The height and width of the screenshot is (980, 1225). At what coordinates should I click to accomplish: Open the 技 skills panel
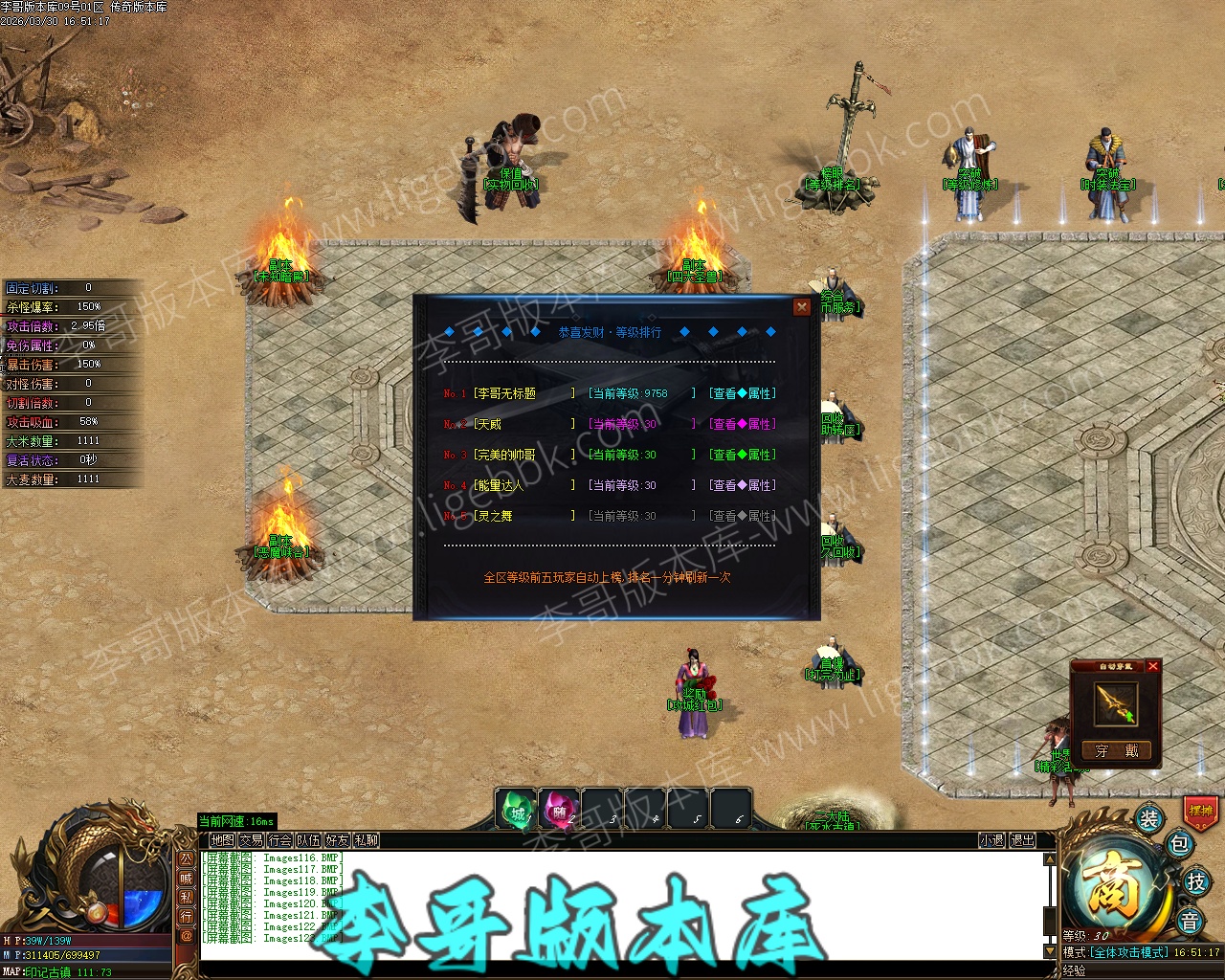(1195, 881)
